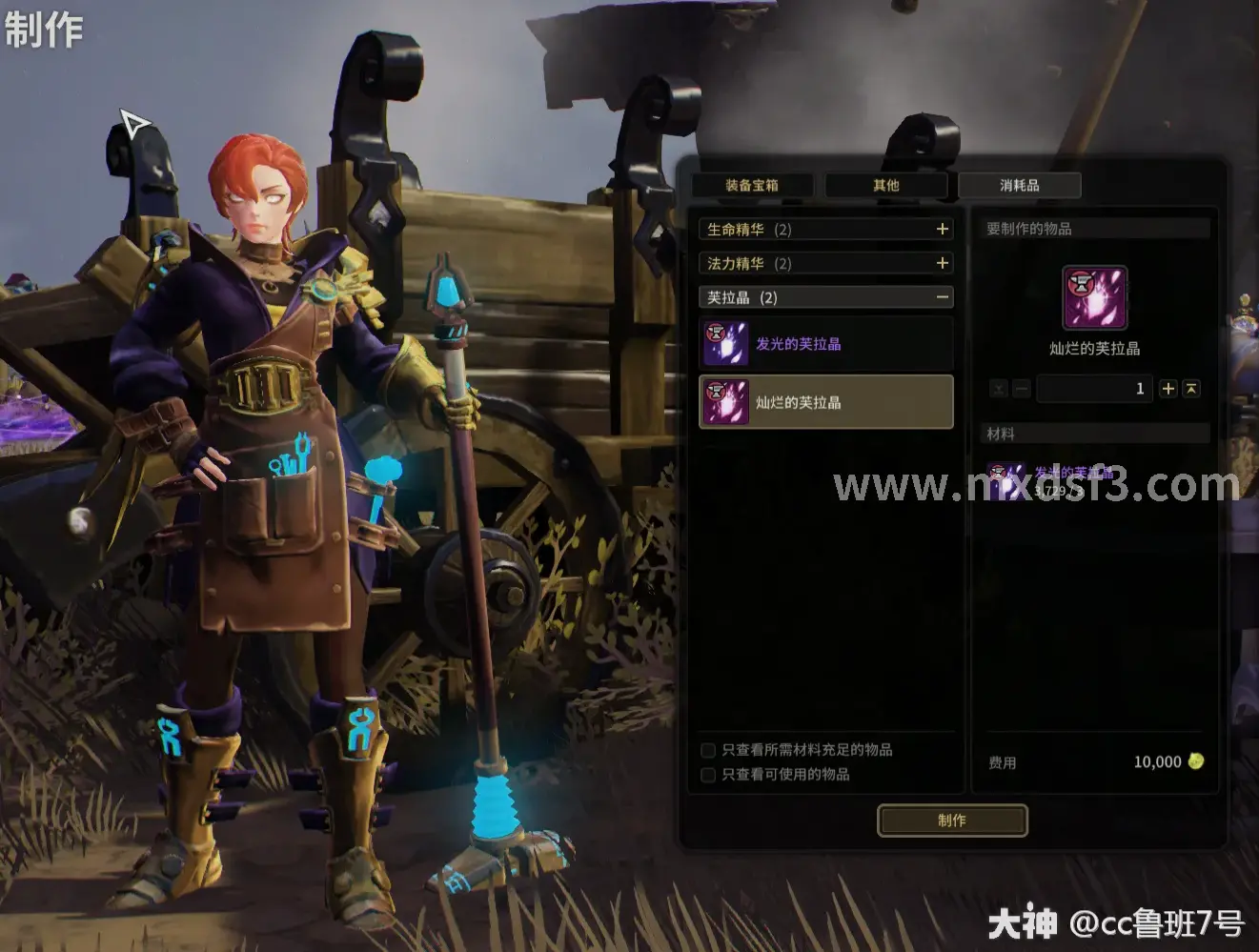
Task: Select the 消耗品 tab
Action: coord(1019,185)
